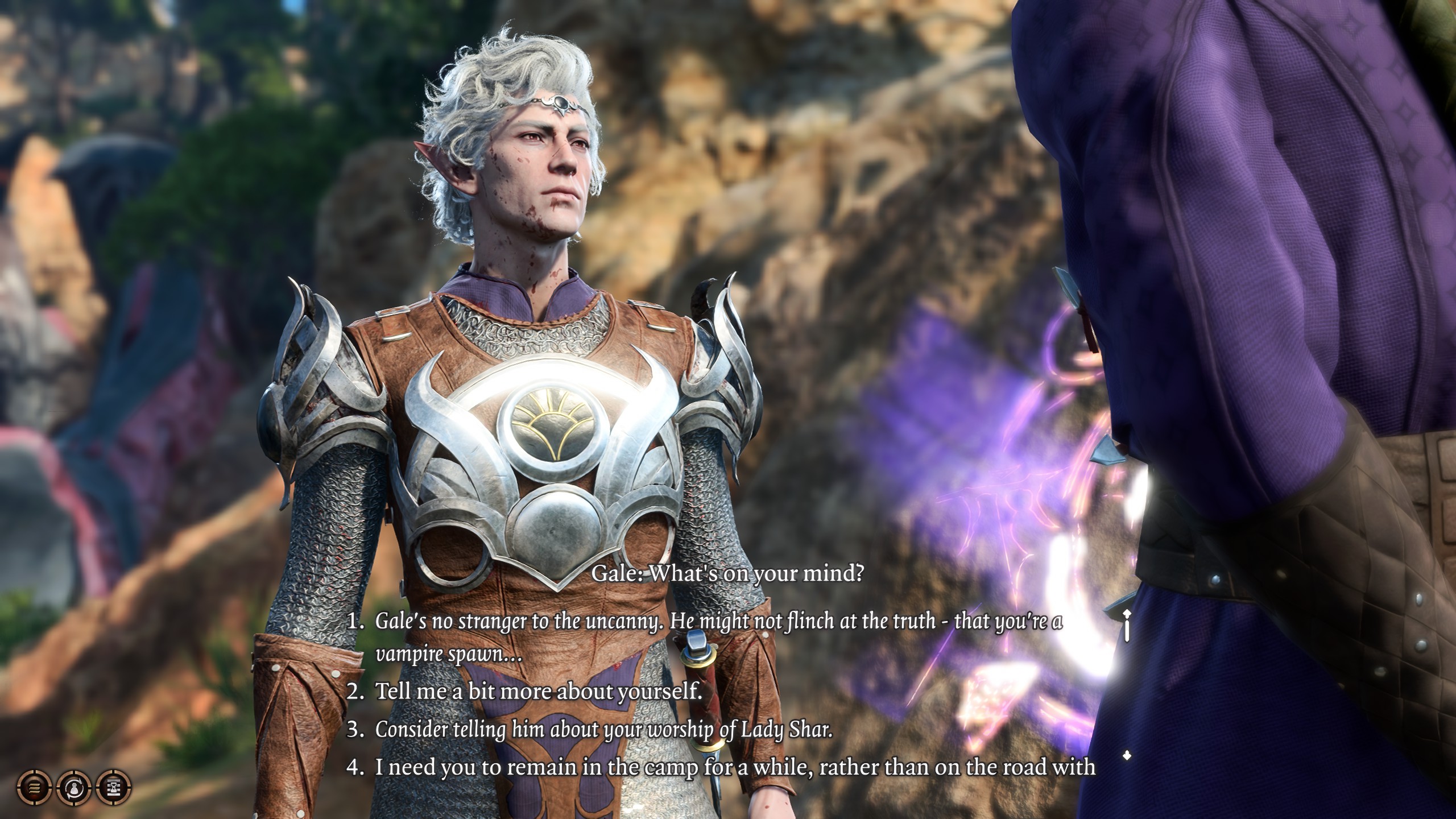This screenshot has width=1456, height=819.
Task: Ask Gale to remain in the camp
Action: (735, 767)
